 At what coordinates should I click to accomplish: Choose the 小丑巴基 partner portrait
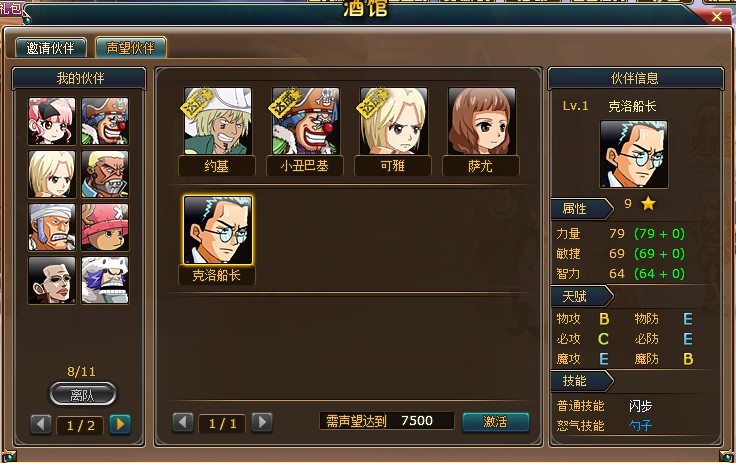coord(305,121)
